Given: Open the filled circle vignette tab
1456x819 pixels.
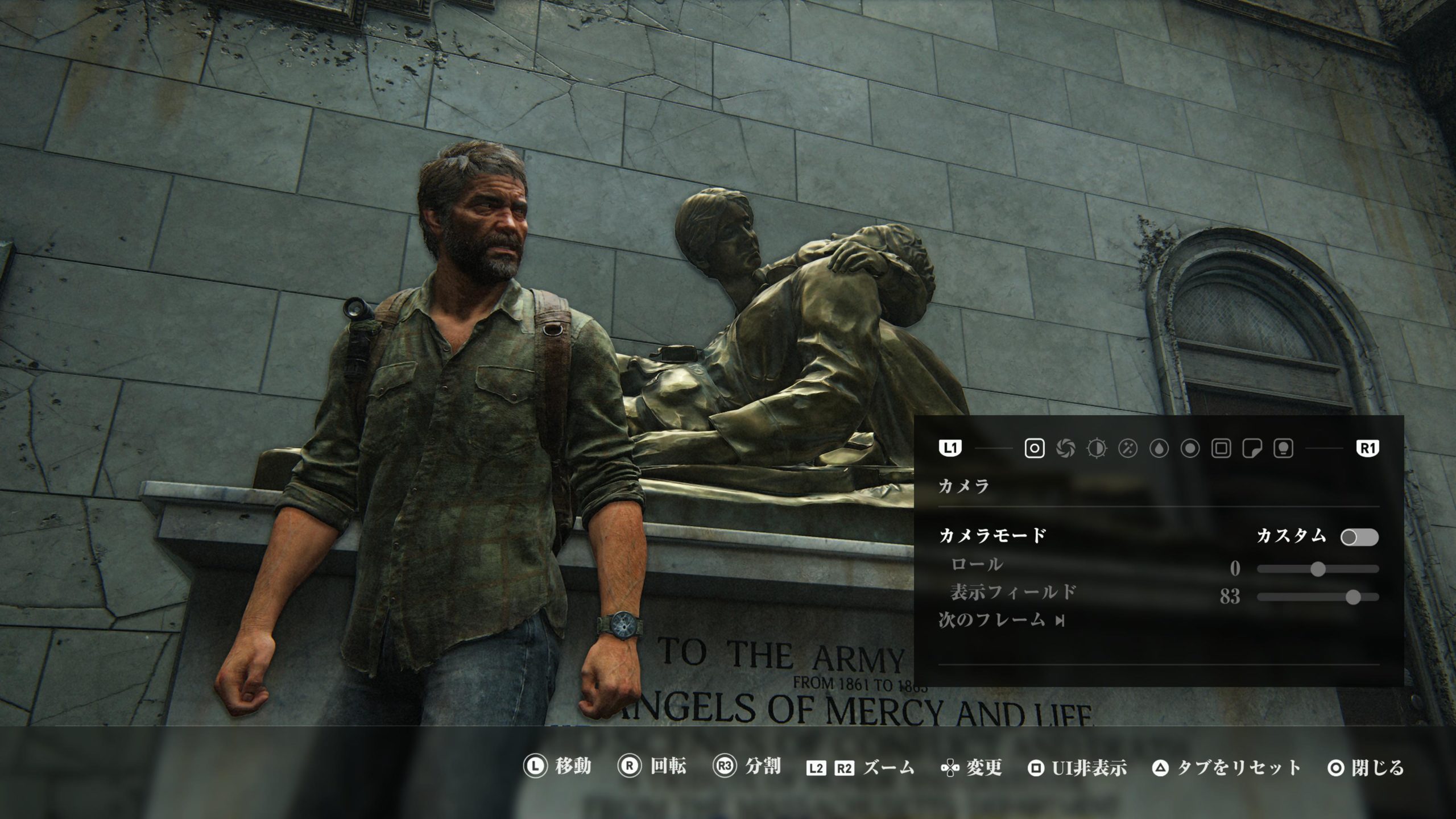Looking at the screenshot, I should pyautogui.click(x=1190, y=449).
